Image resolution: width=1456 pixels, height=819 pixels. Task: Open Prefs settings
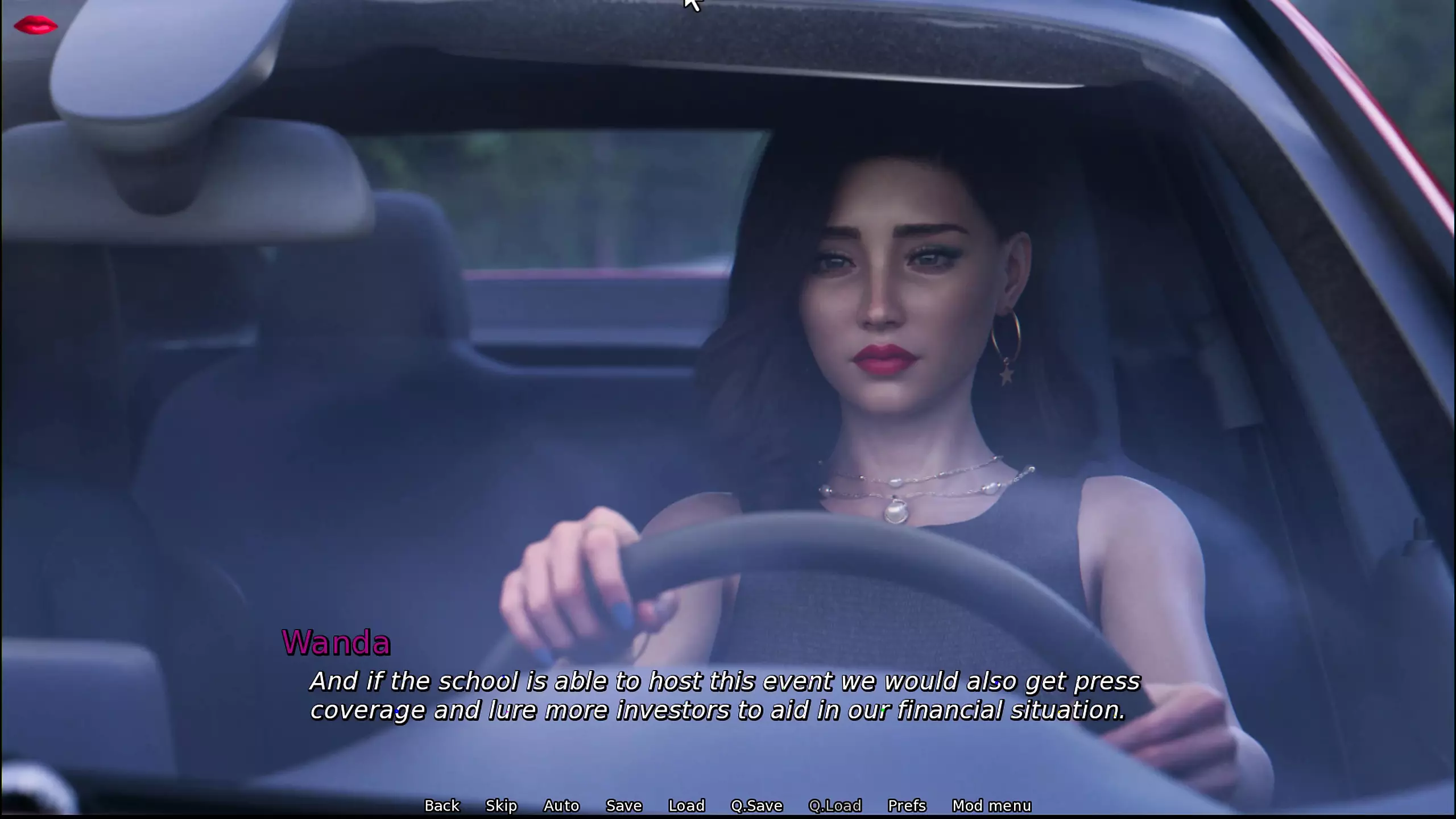[907, 805]
